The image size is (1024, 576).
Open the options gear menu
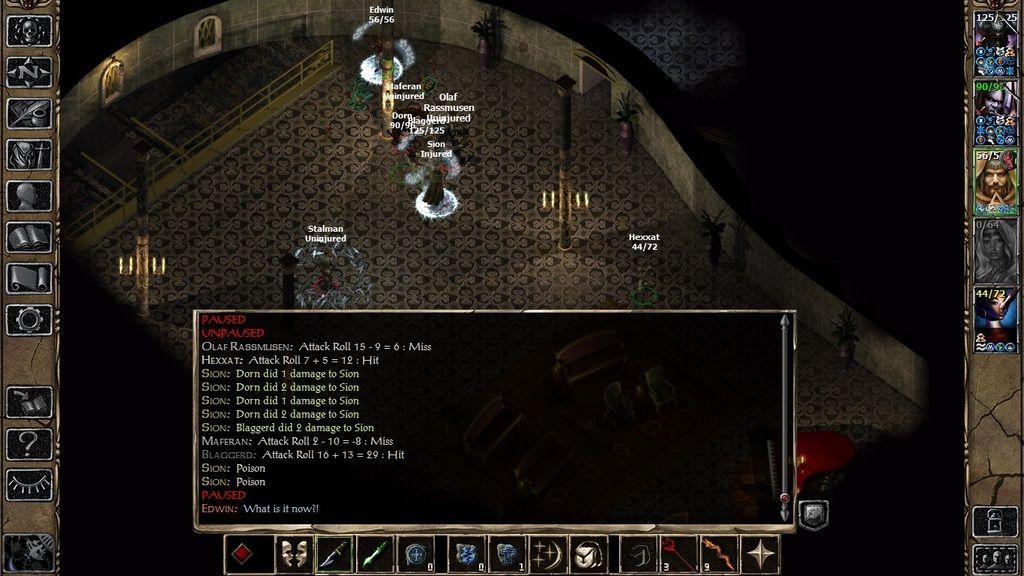click(x=29, y=320)
